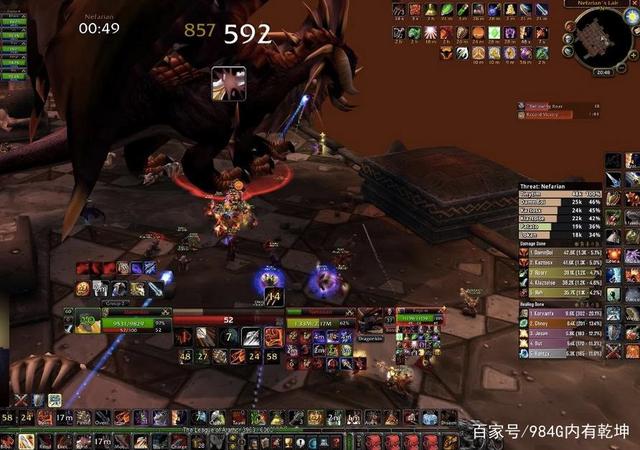Click the green player portrait unit frame

87,323
